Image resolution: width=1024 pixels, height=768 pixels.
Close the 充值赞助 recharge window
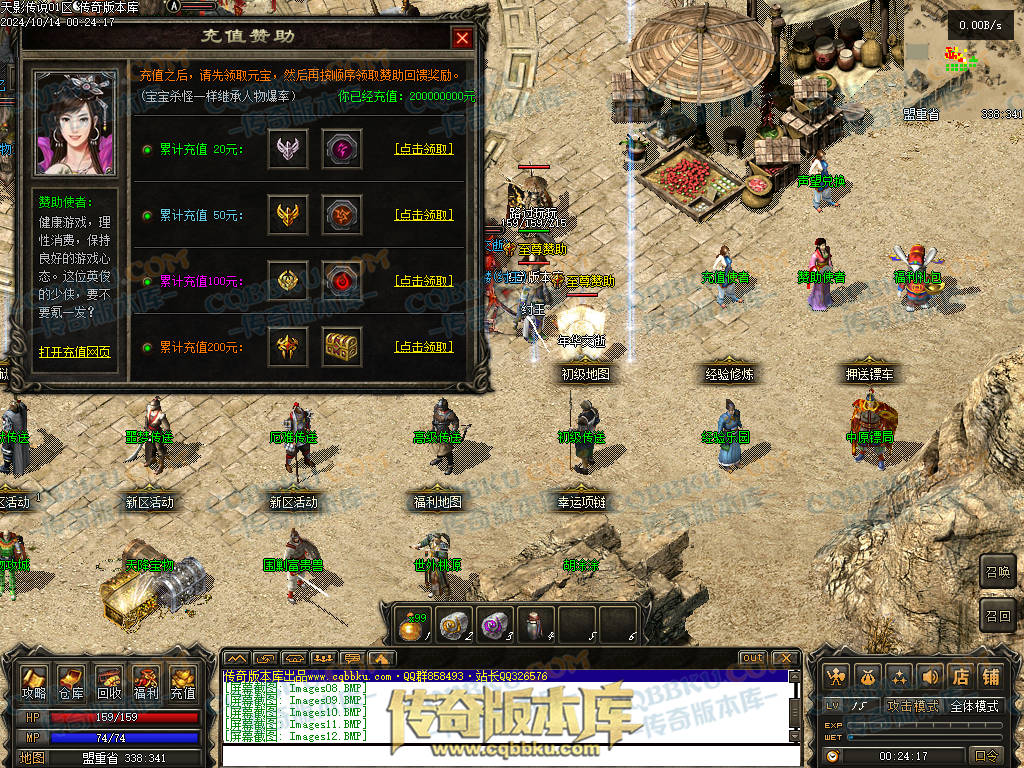[462, 38]
